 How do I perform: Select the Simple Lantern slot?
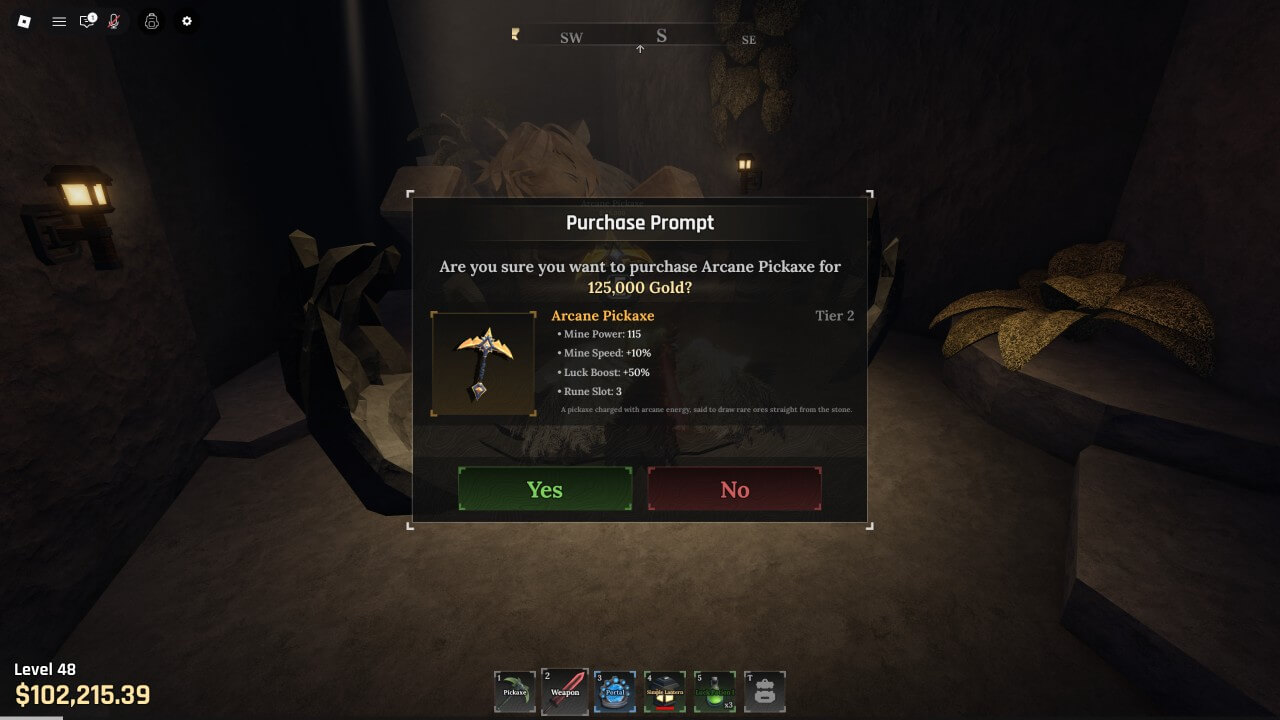coord(665,691)
